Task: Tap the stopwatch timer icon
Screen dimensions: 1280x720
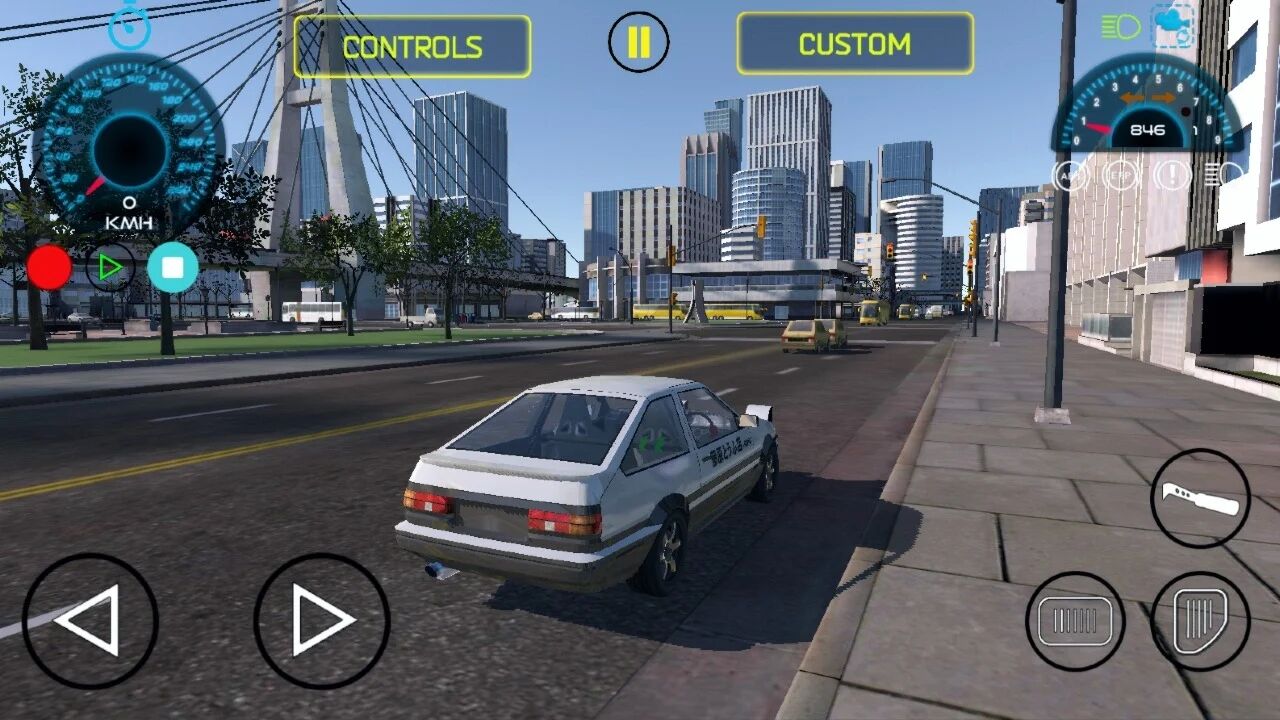Action: point(129,27)
